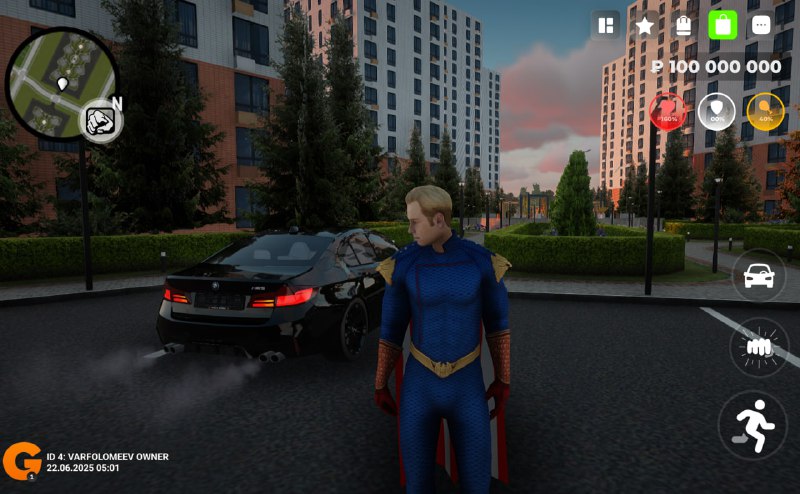Activate the running man sprint button
This screenshot has height=494, width=800.
click(x=753, y=424)
